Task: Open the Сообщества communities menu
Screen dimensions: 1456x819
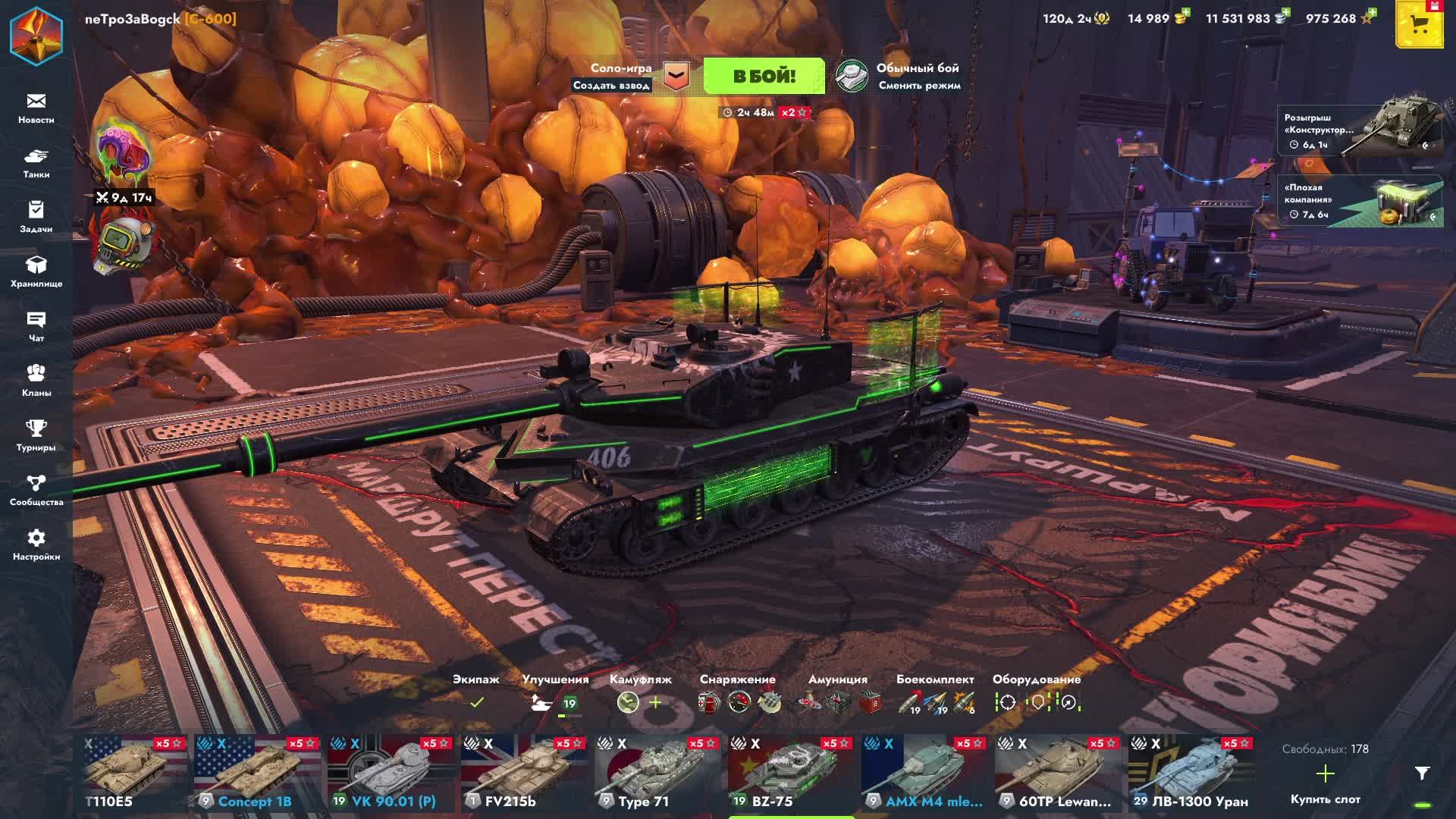Action: pos(36,491)
